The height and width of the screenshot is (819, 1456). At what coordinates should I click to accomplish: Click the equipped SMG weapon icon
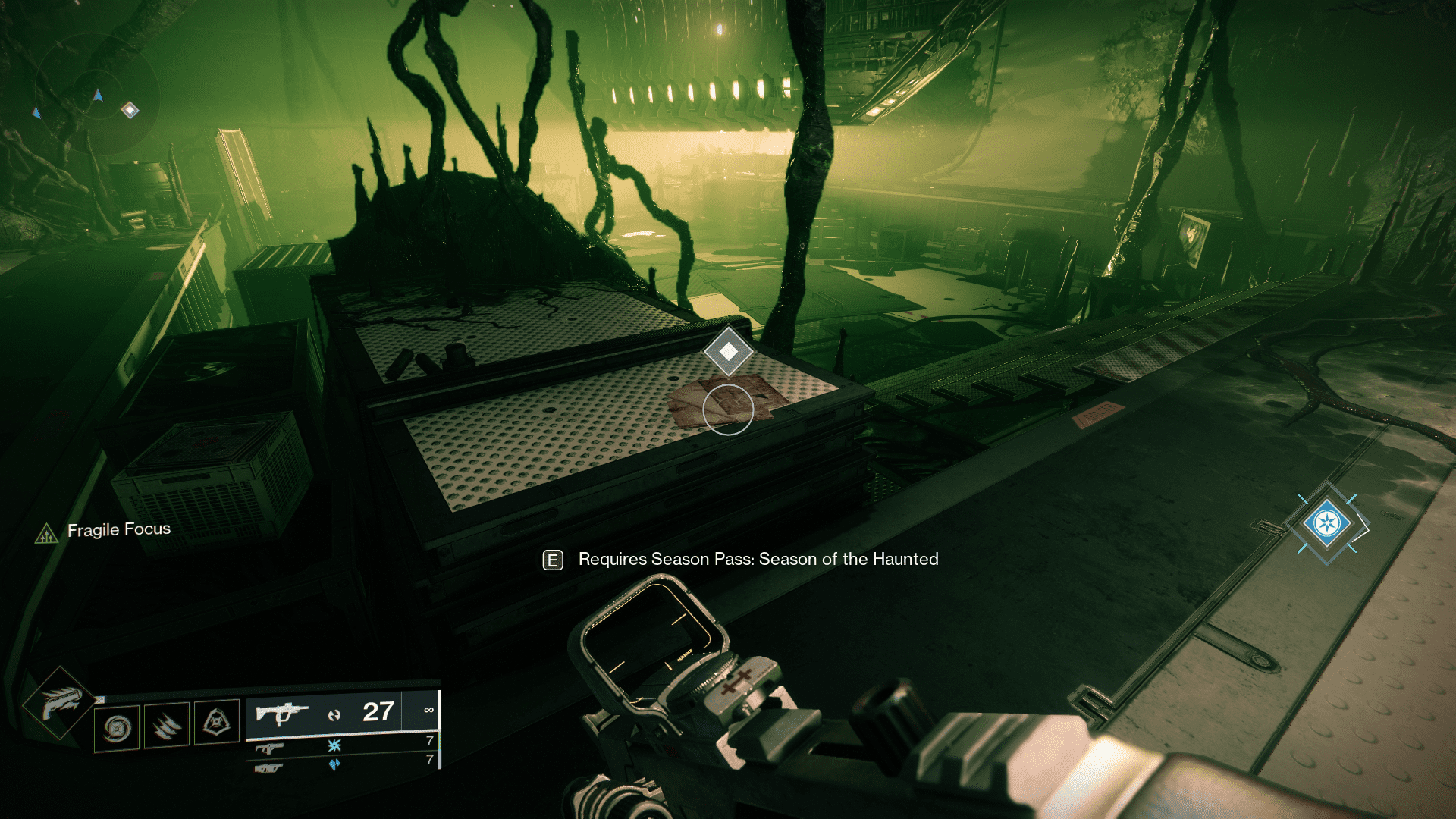coord(281,712)
